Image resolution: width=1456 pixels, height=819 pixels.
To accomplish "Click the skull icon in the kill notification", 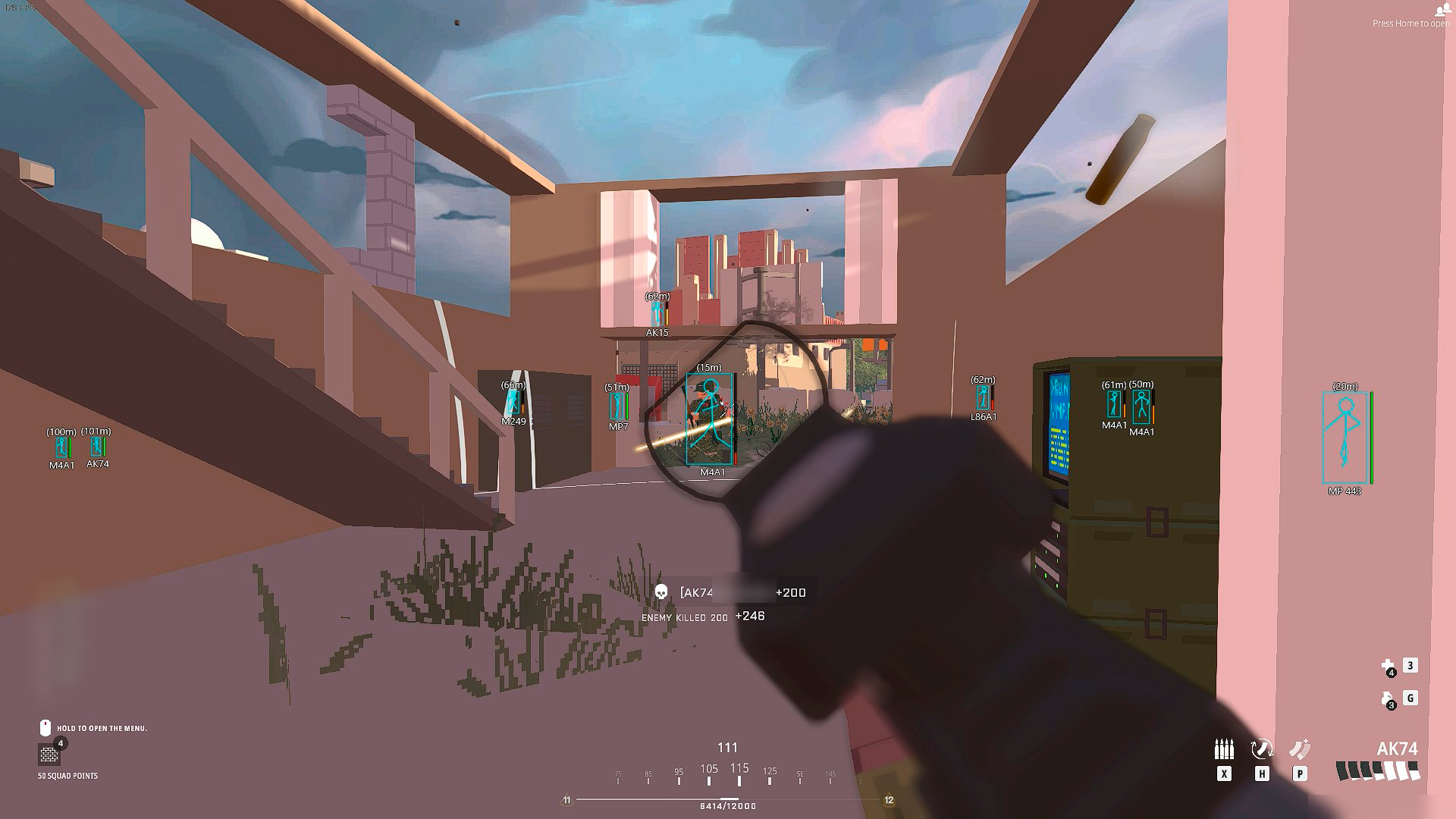I will [661, 592].
